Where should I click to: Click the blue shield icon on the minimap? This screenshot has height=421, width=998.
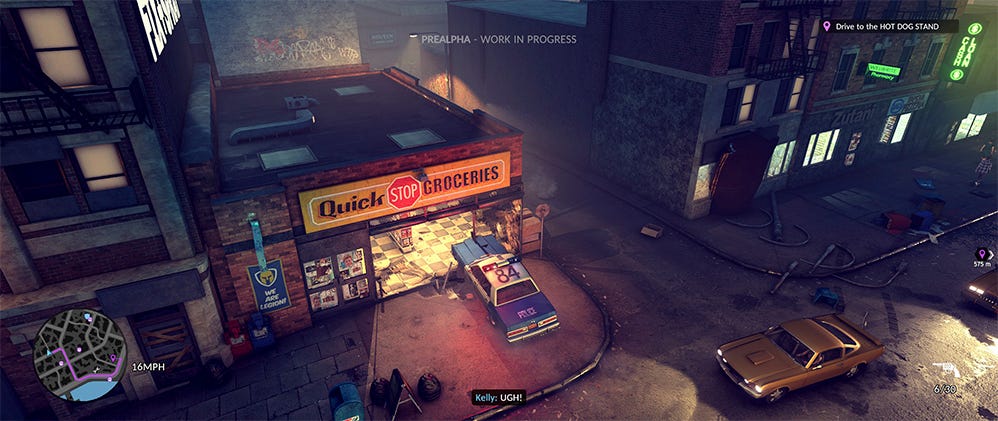tap(87, 316)
